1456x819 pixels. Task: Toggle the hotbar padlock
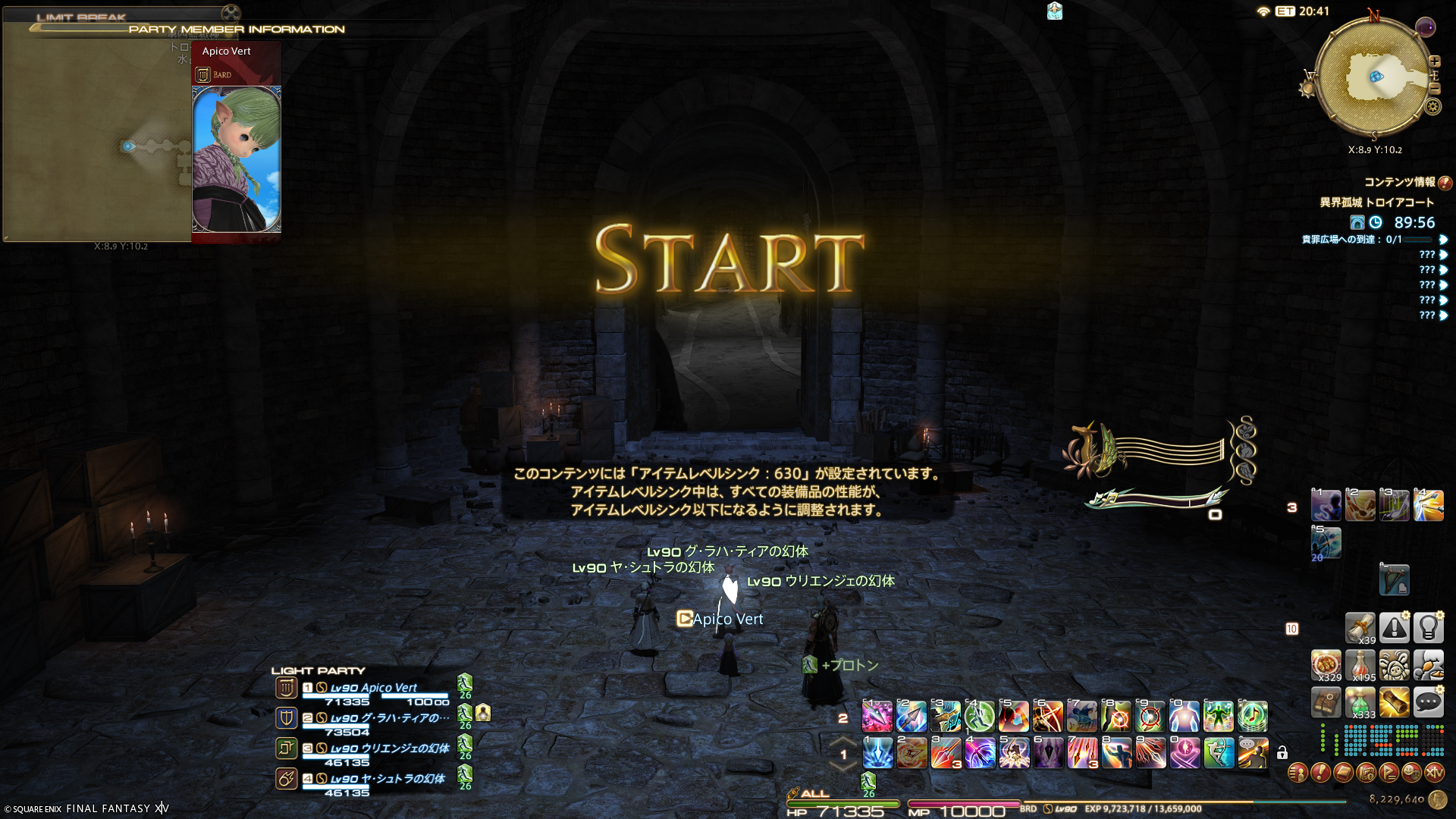point(1282,753)
